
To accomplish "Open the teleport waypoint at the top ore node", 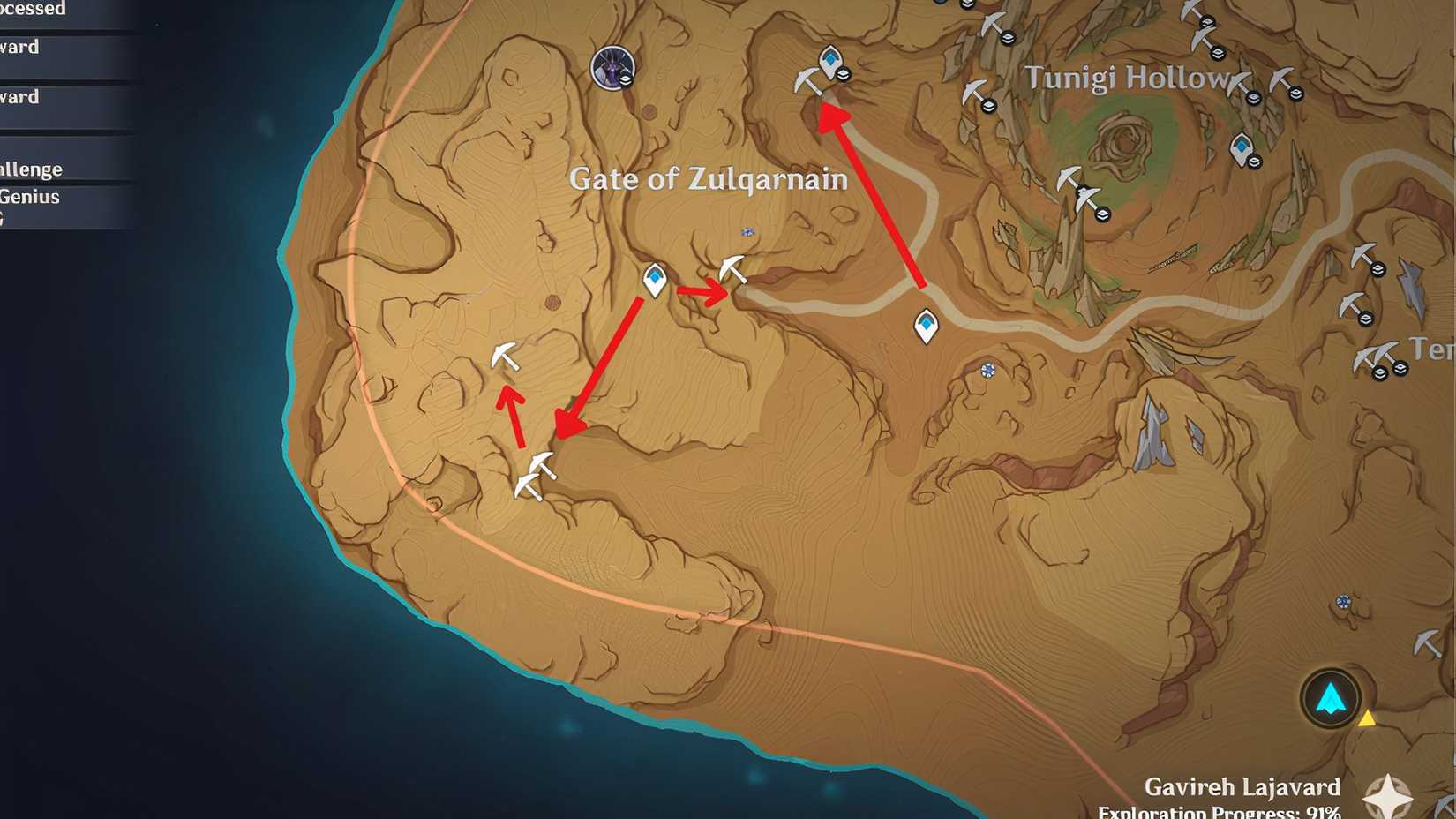I will [829, 62].
